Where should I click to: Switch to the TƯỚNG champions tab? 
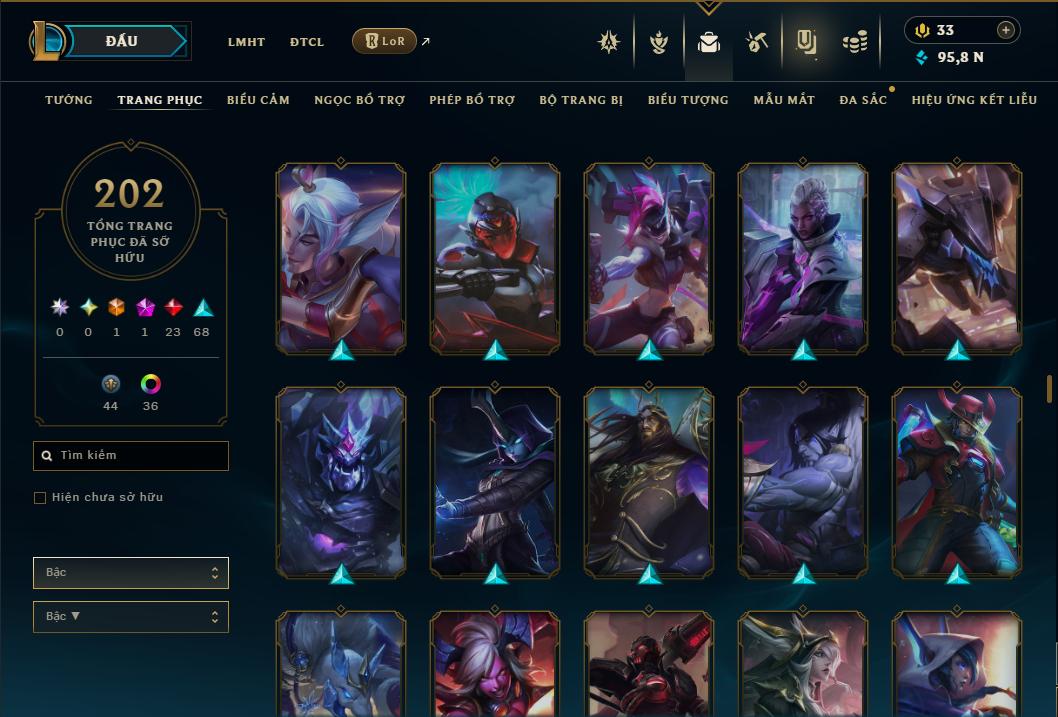pyautogui.click(x=69, y=100)
